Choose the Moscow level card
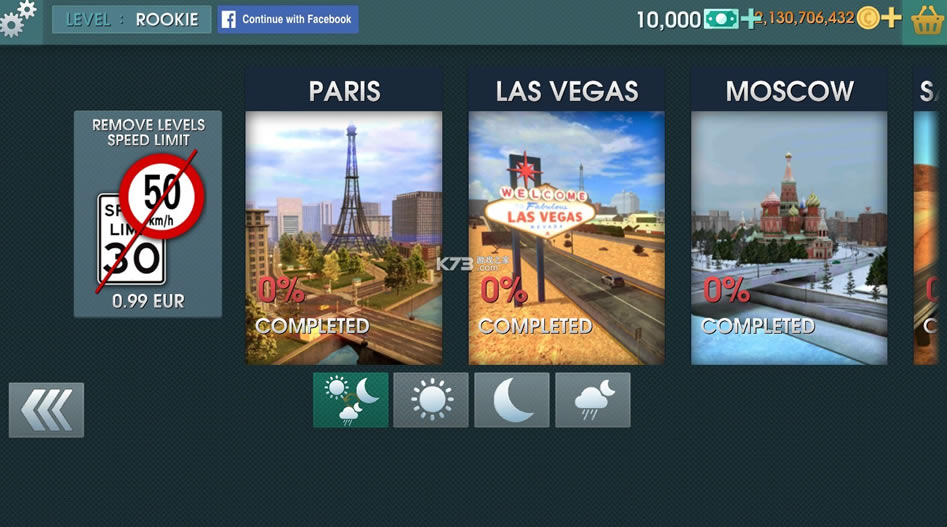The width and height of the screenshot is (947, 527). [789, 216]
